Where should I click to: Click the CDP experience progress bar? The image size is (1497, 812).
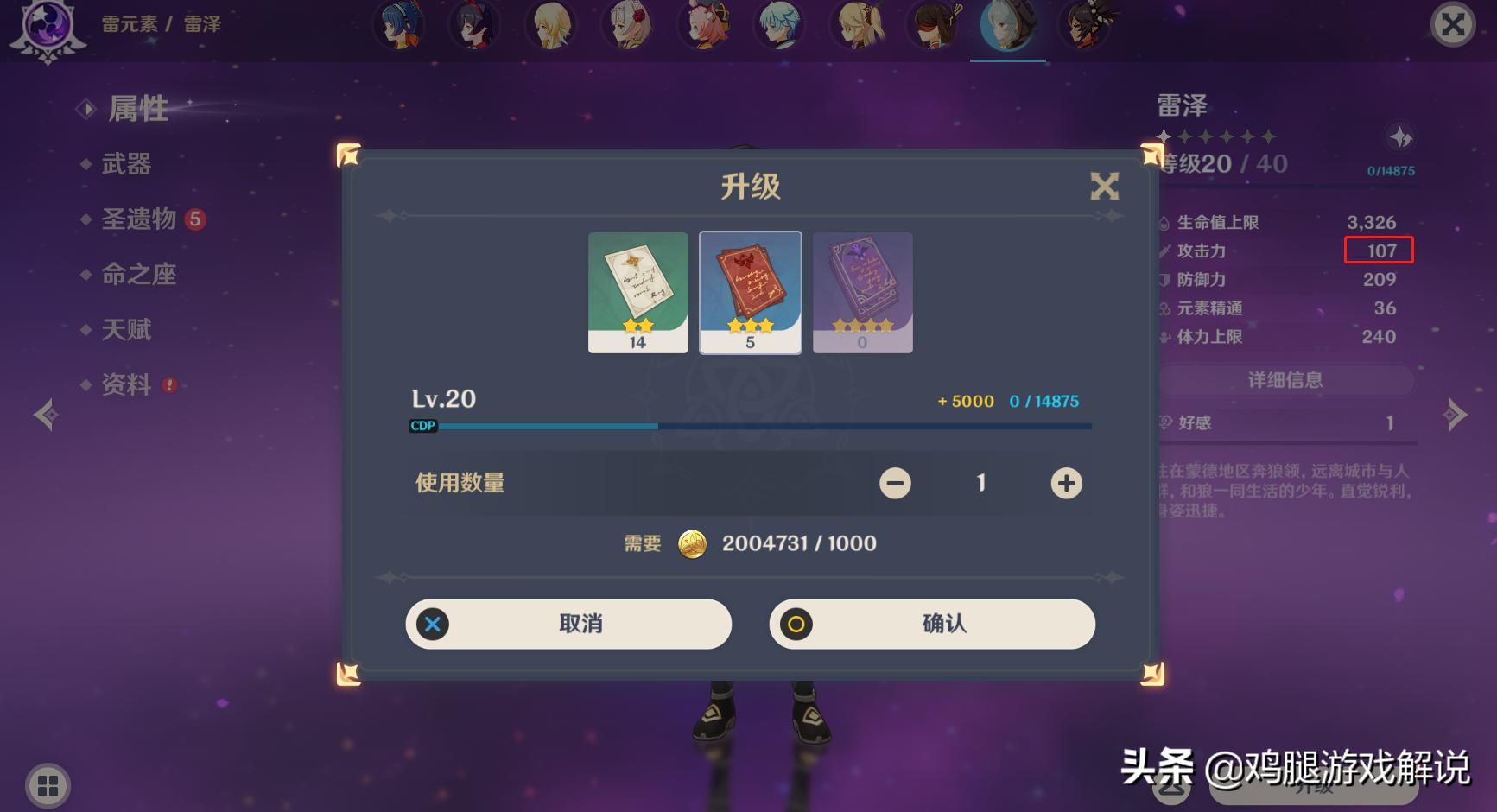point(752,425)
